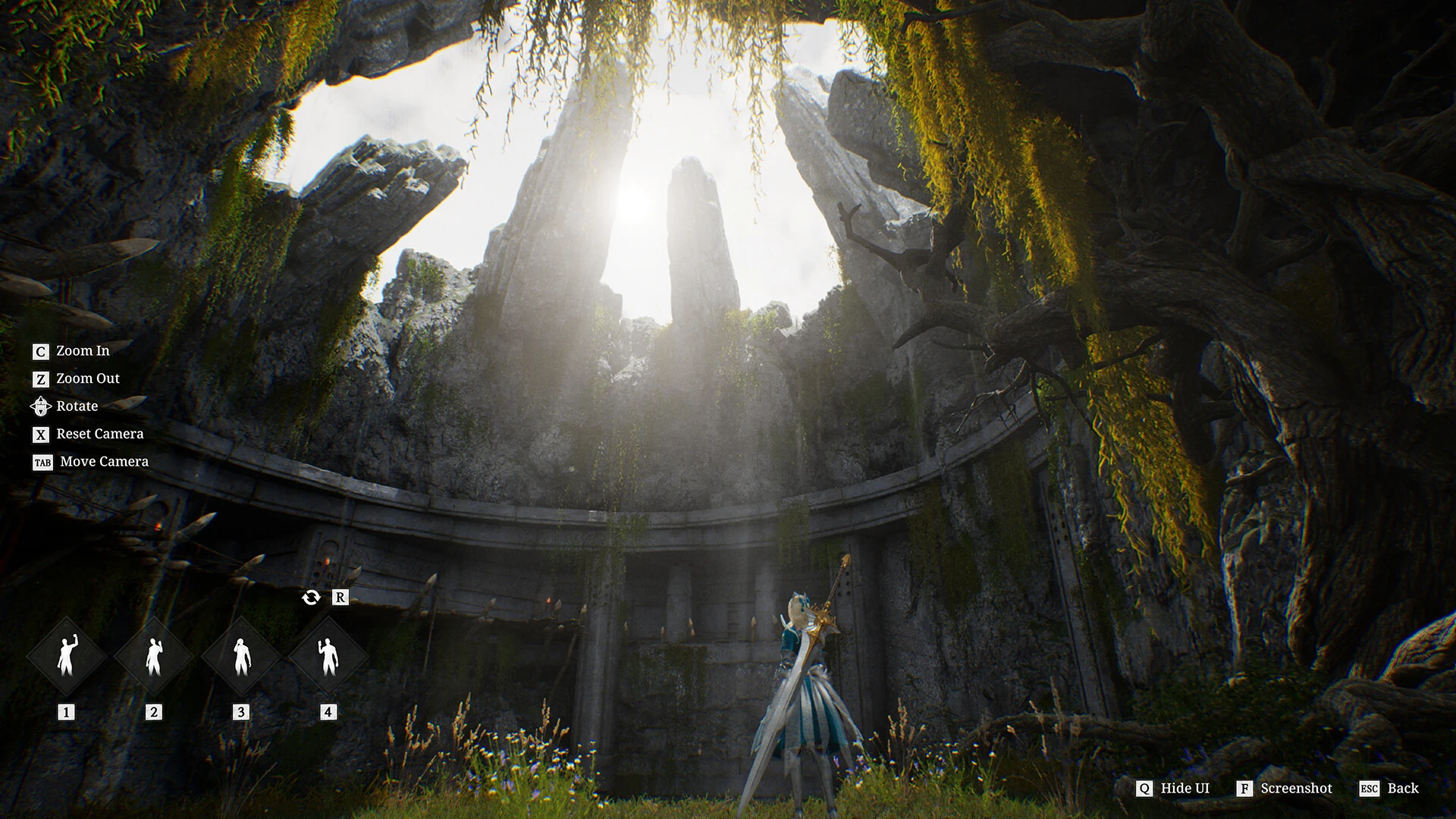Zoom Out from the scene
This screenshot has width=1456, height=819.
pyautogui.click(x=88, y=378)
